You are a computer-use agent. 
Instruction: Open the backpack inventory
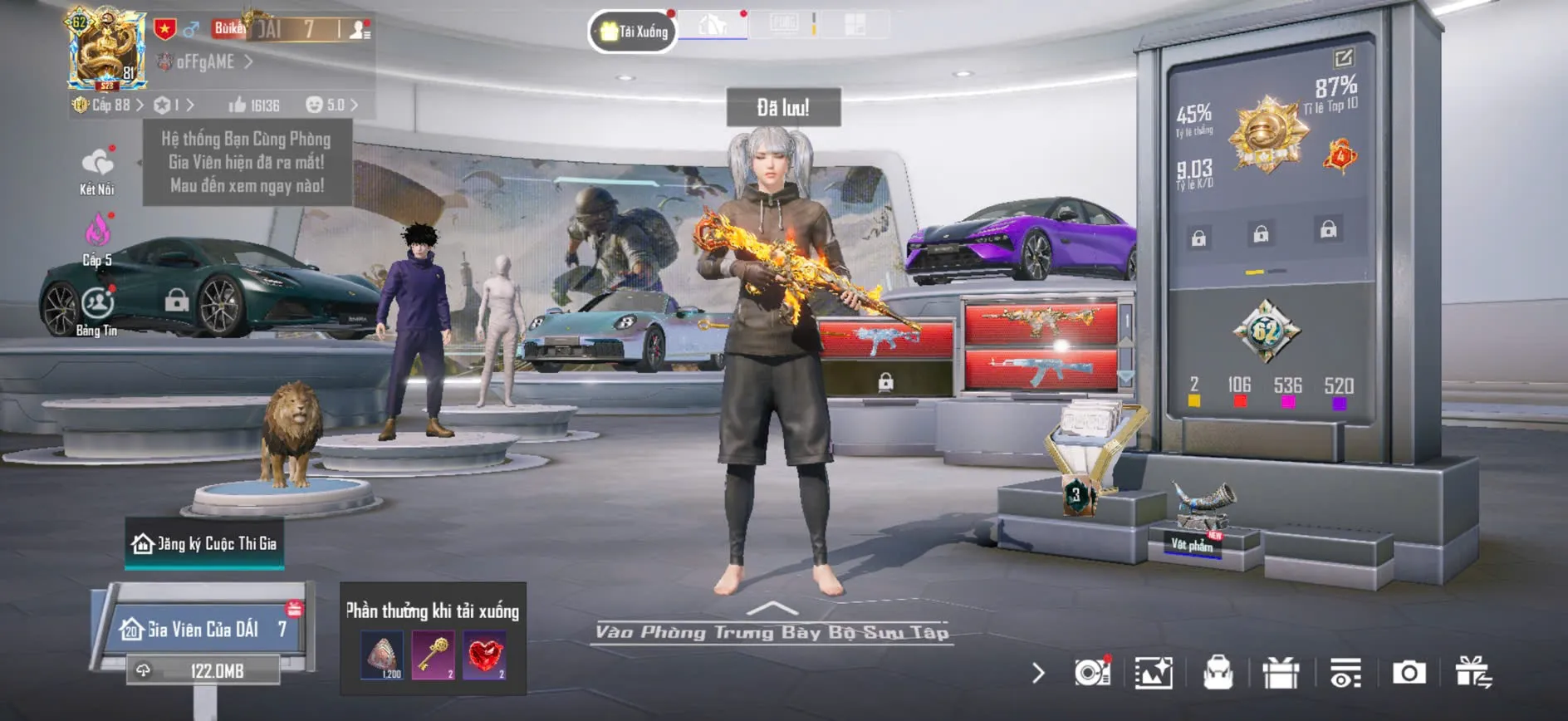(1218, 673)
